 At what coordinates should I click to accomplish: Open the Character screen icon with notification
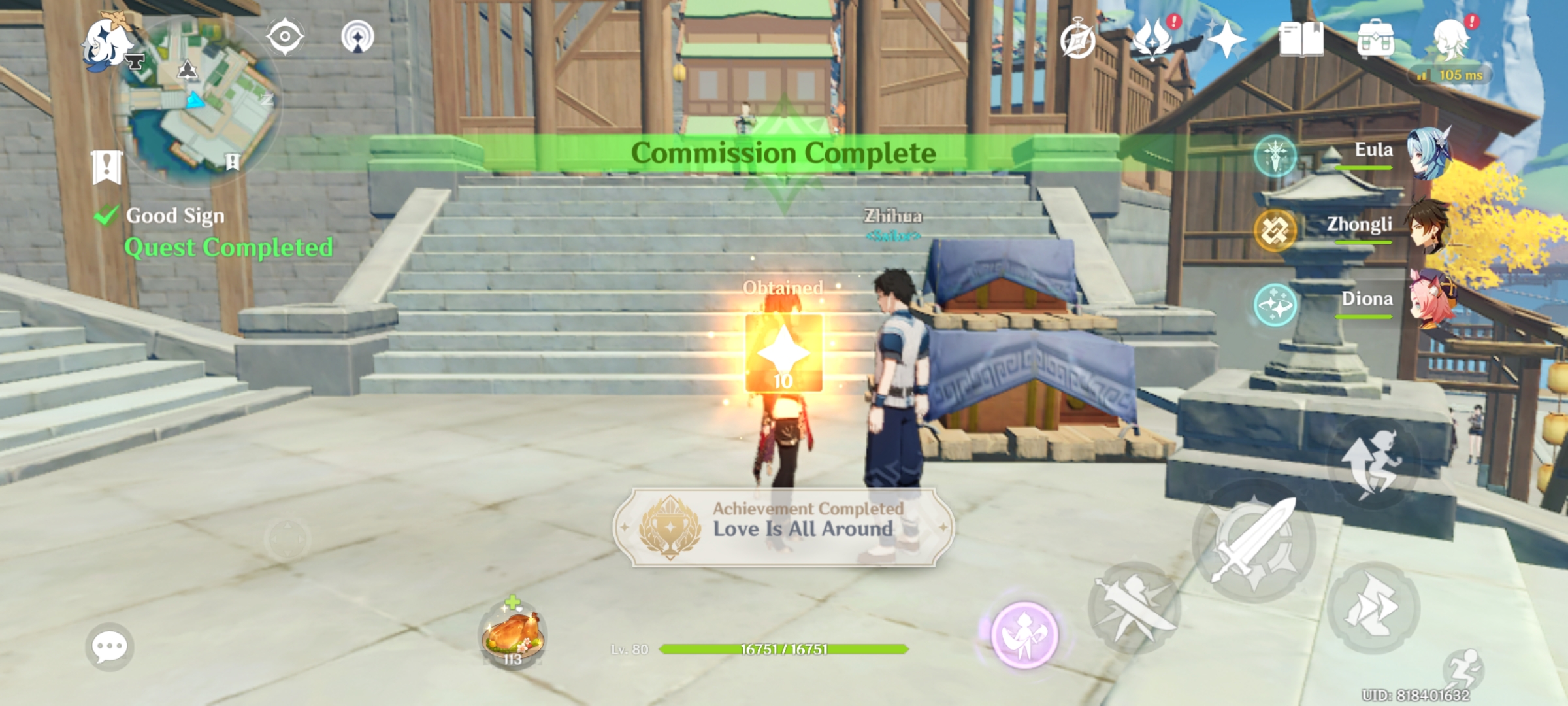coord(1450,41)
